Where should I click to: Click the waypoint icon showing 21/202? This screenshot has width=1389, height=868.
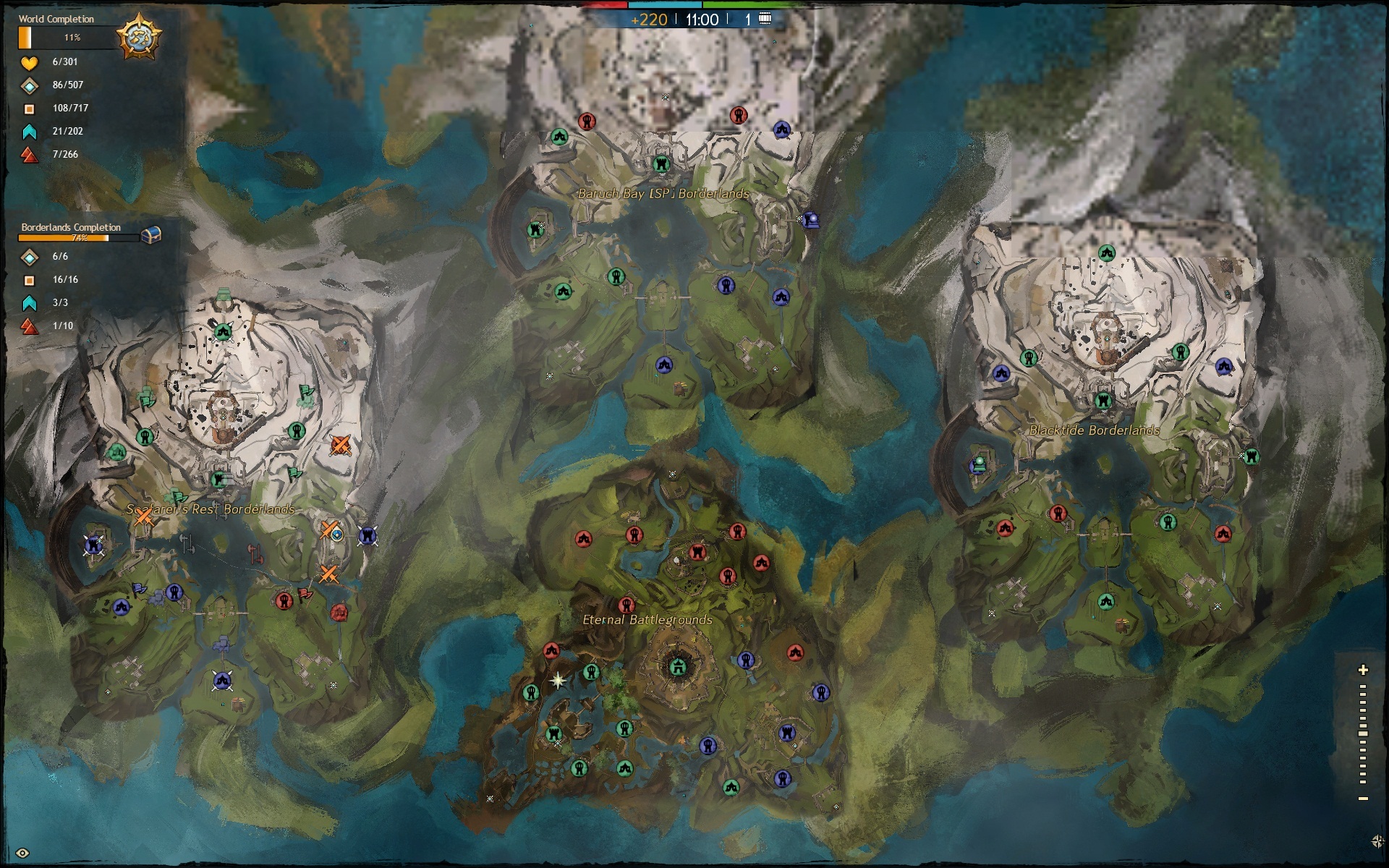point(28,131)
